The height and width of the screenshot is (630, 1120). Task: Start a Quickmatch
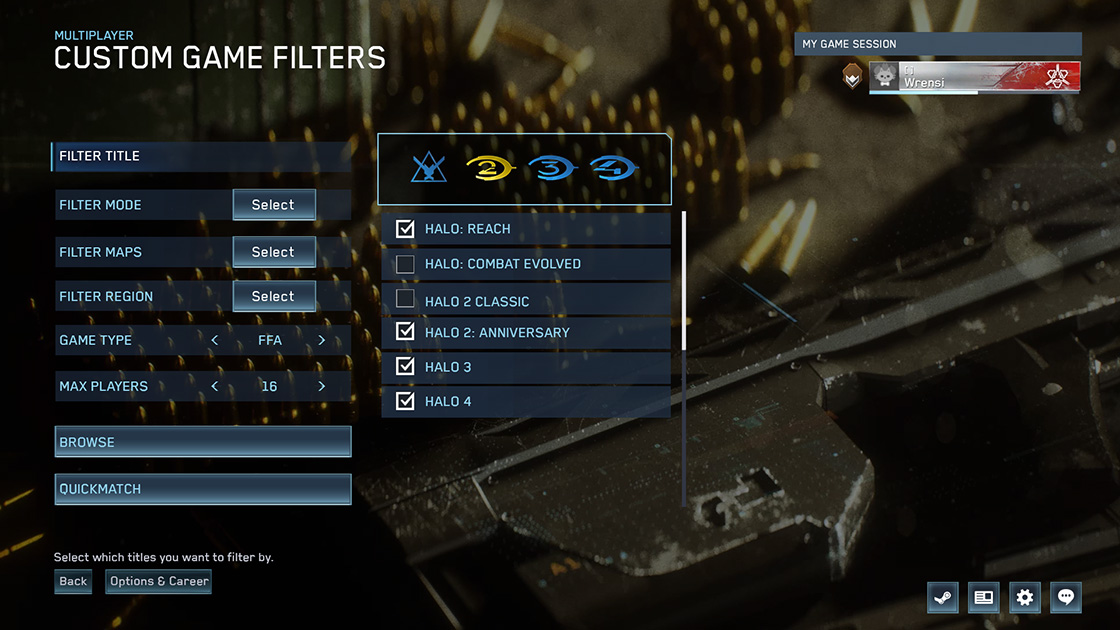[203, 489]
